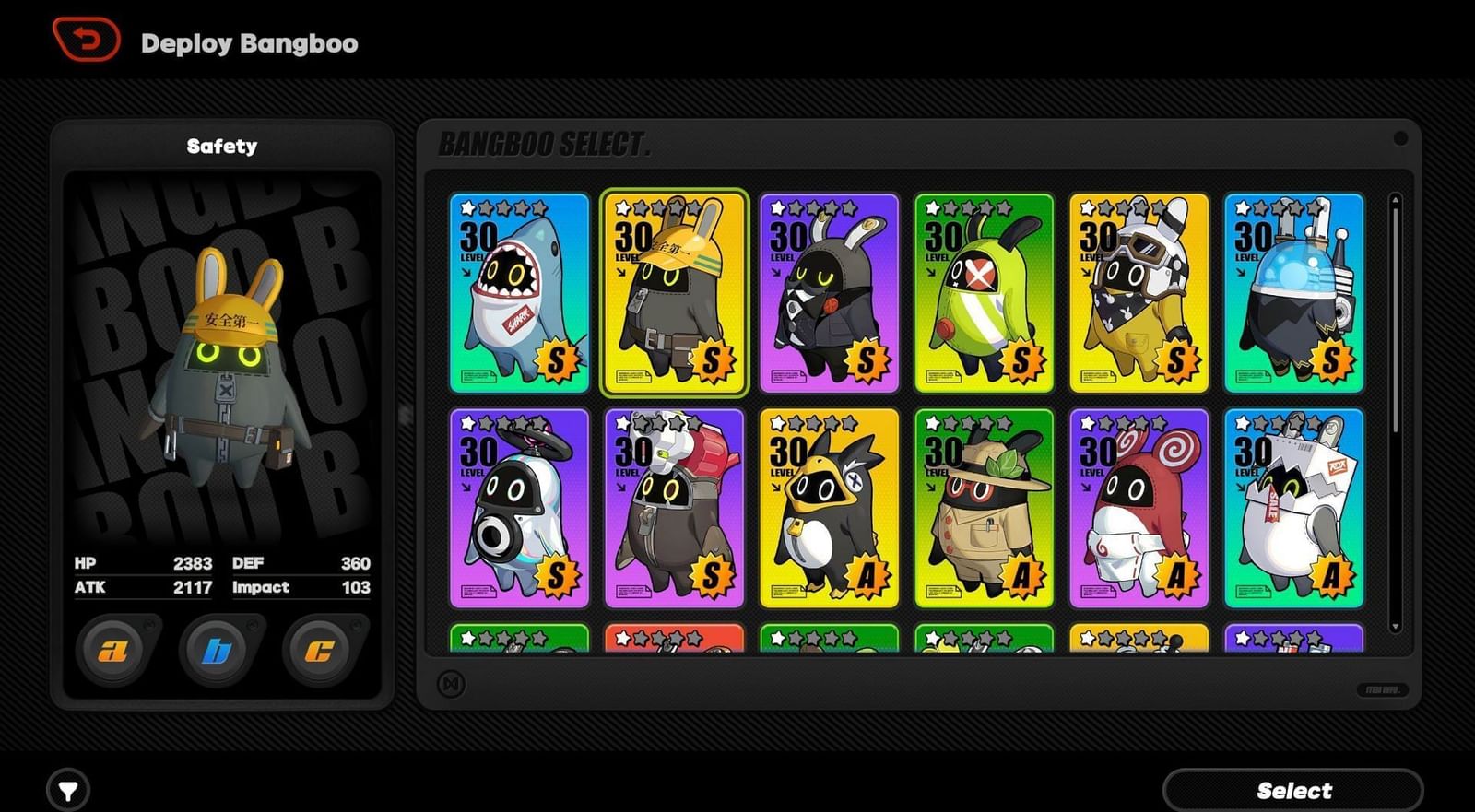
Task: Select the blue-domed rocket bangboo card
Action: pos(1293,293)
